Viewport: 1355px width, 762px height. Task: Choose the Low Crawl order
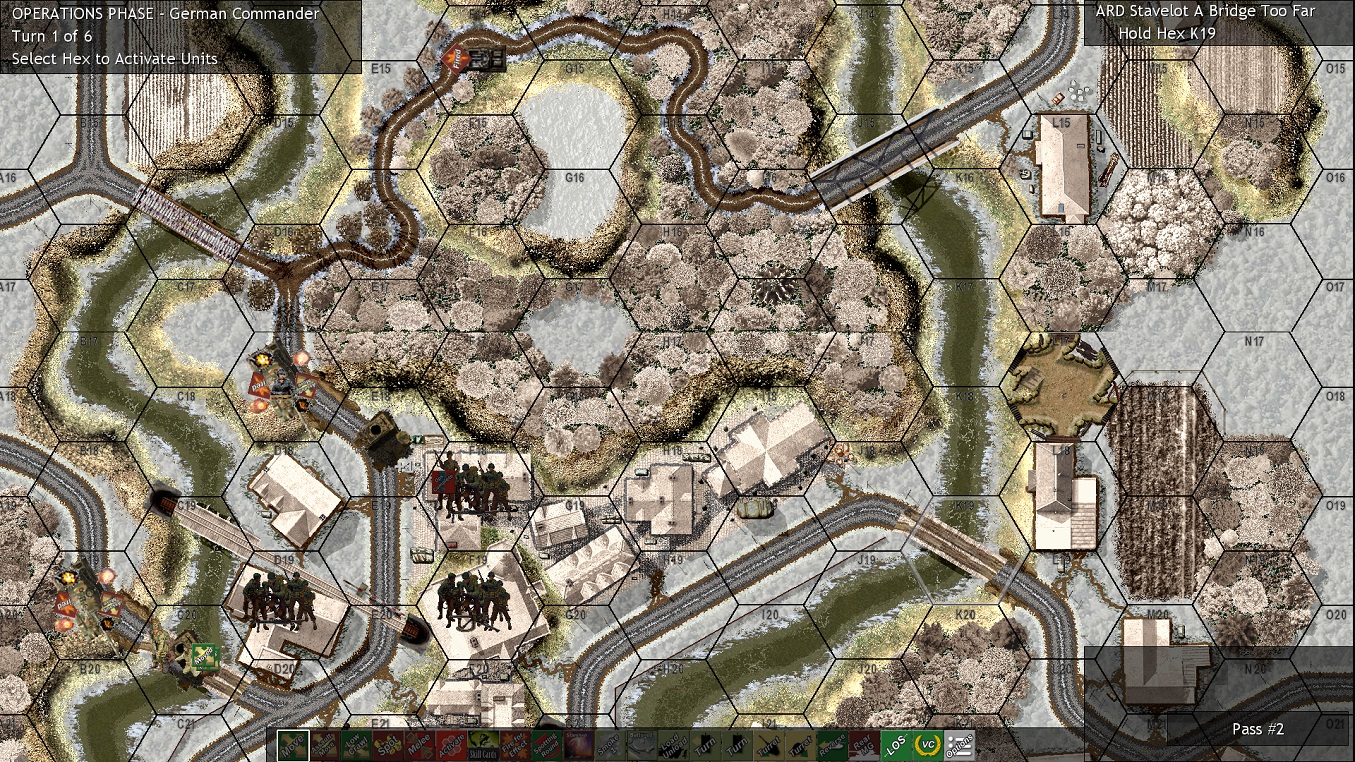[x=358, y=744]
